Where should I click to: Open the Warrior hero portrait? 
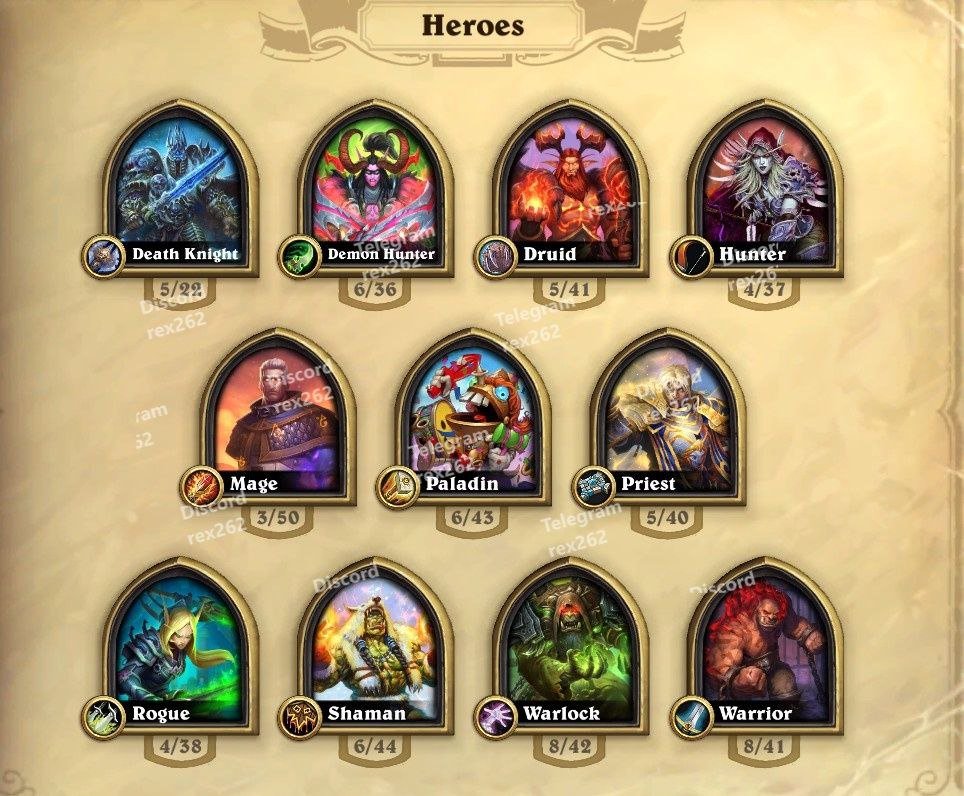766,645
